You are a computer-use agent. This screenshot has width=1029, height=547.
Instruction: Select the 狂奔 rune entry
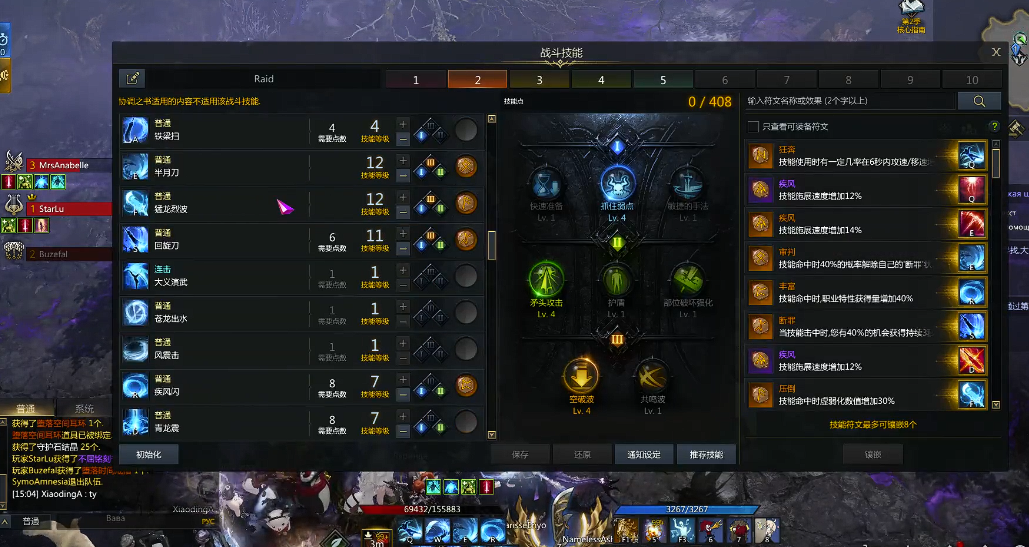tap(850, 155)
